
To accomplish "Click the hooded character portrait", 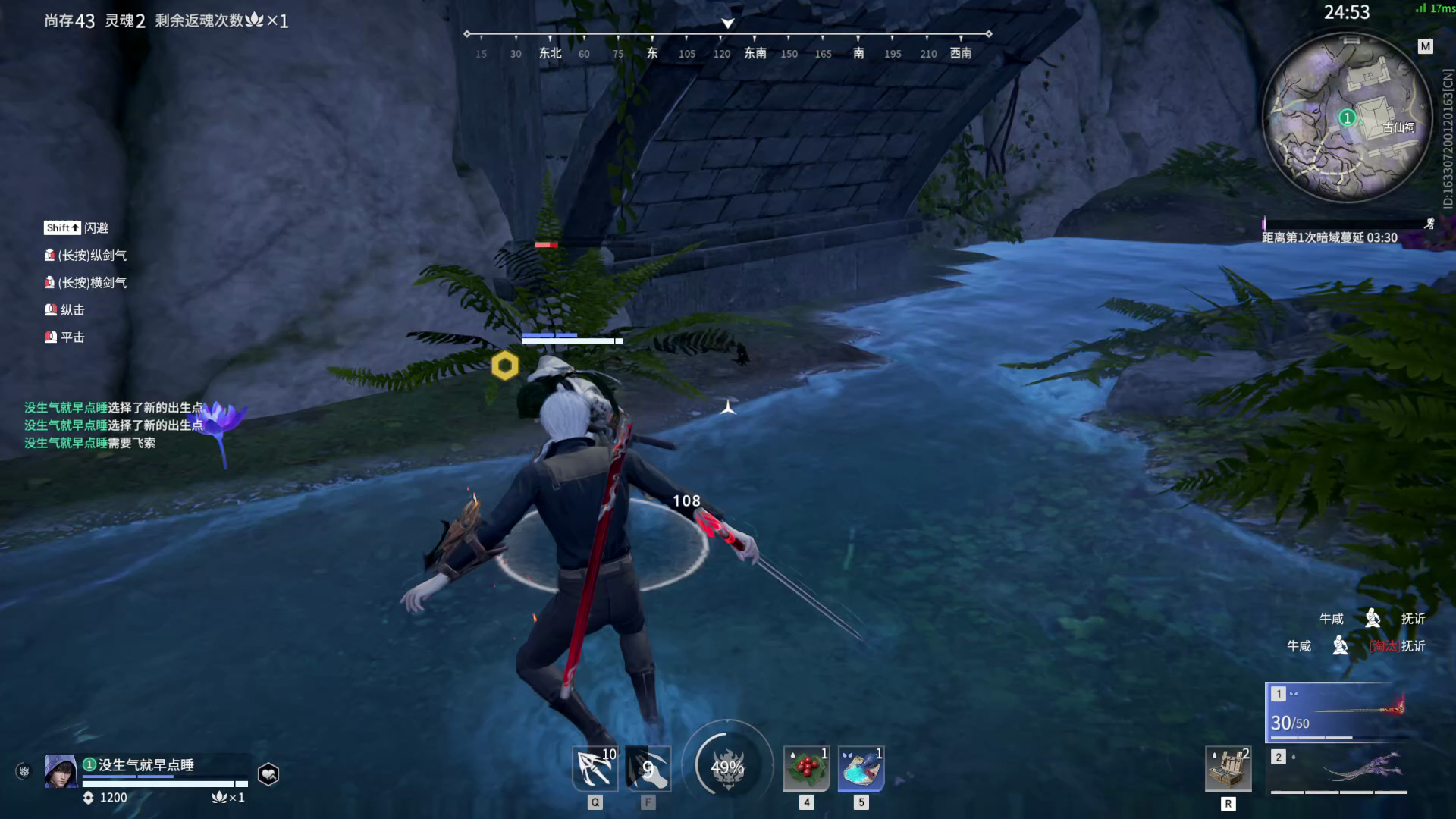I will pyautogui.click(x=61, y=771).
